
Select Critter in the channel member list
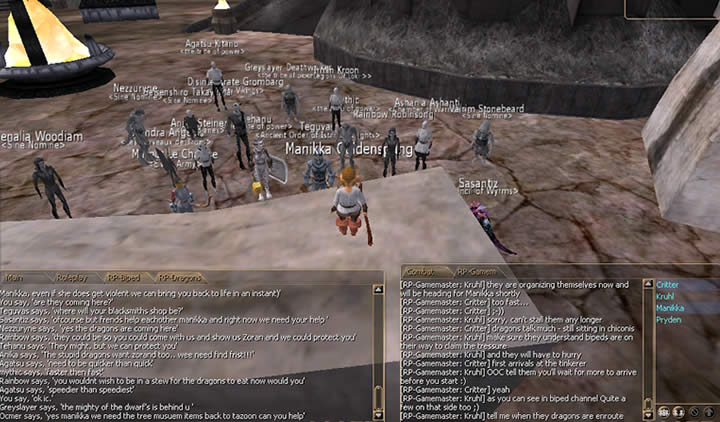tap(667, 285)
